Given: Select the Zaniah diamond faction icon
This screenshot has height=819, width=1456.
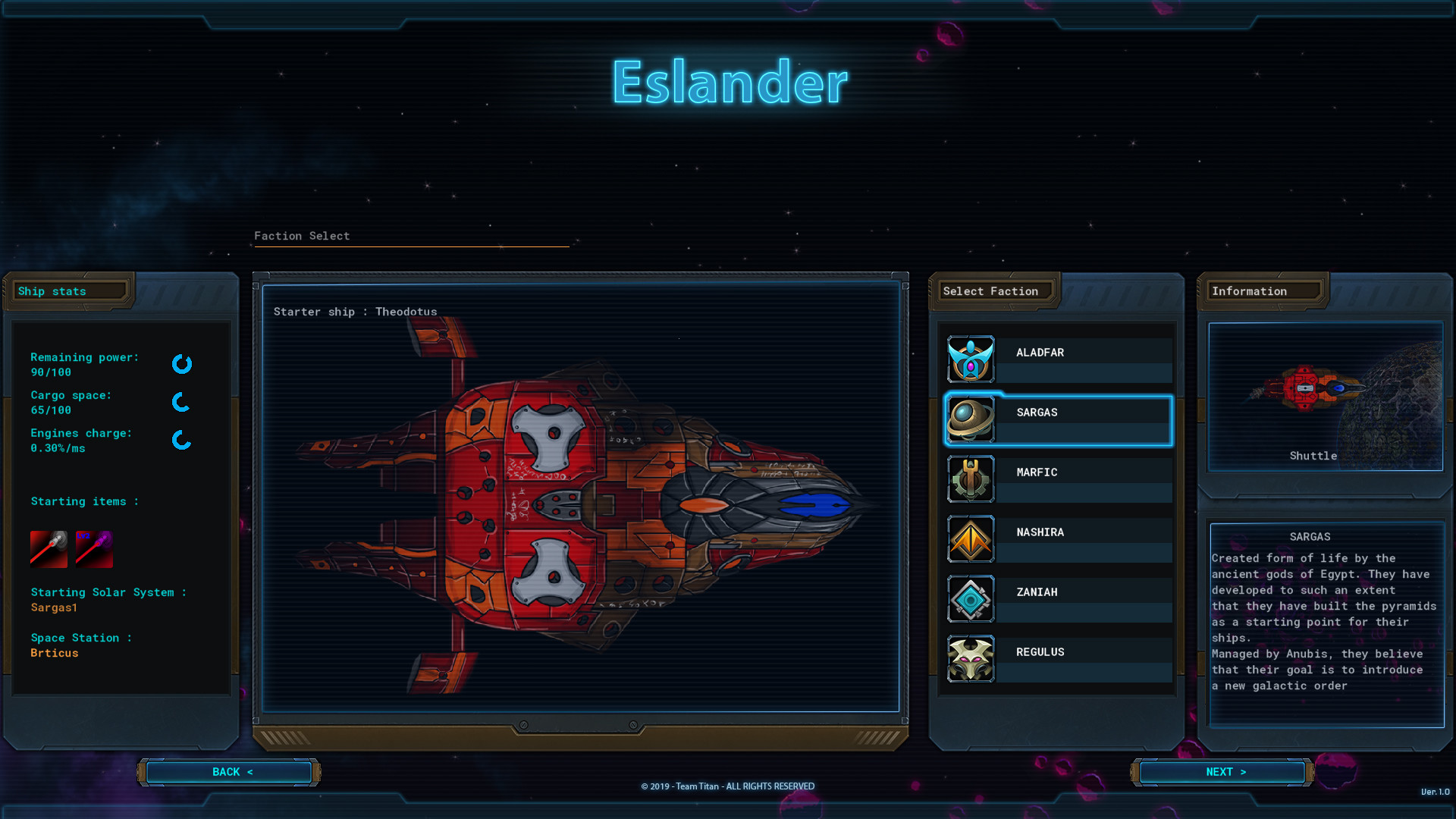Looking at the screenshot, I should click(x=971, y=599).
